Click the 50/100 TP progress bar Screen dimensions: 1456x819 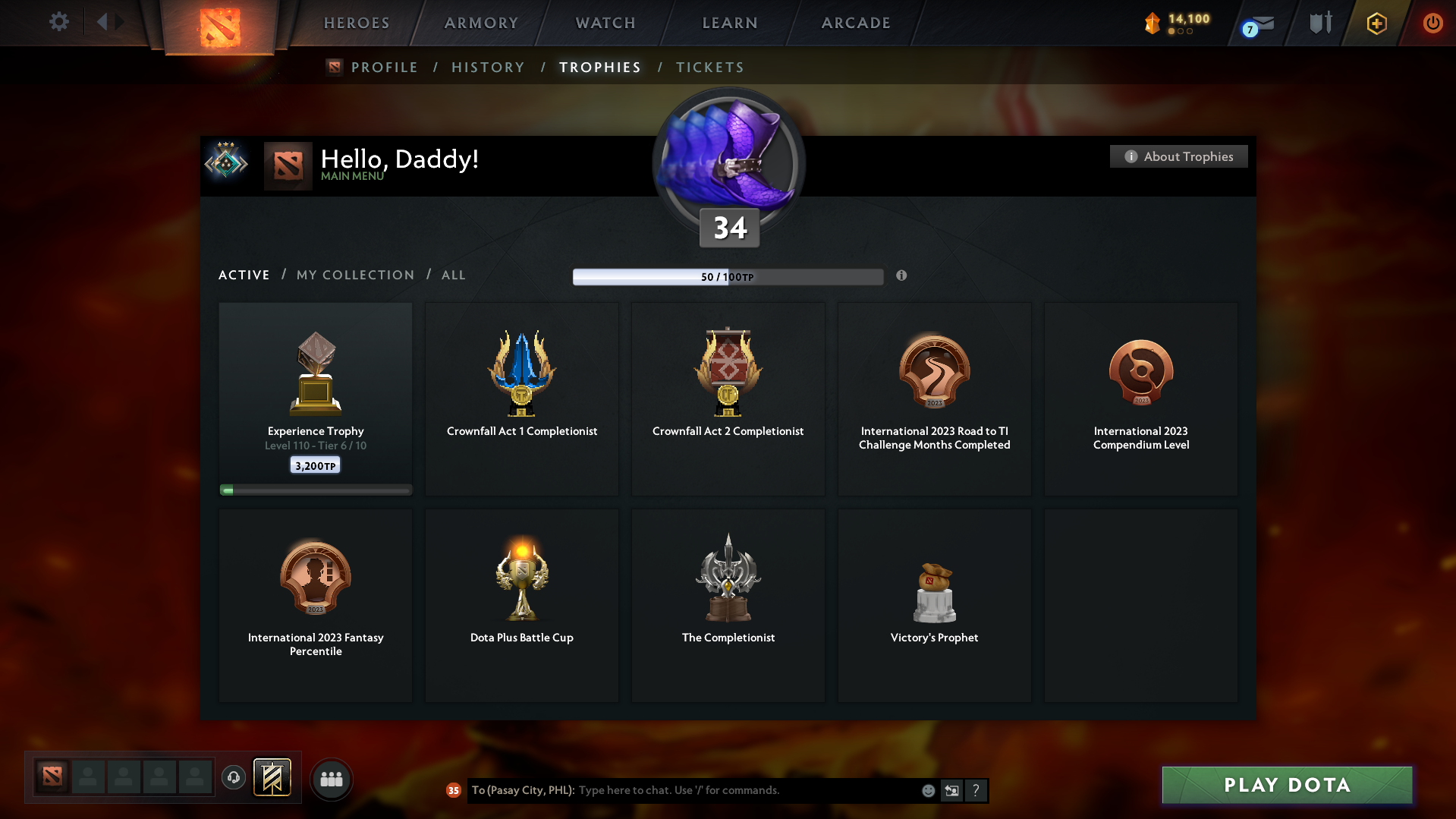[728, 276]
